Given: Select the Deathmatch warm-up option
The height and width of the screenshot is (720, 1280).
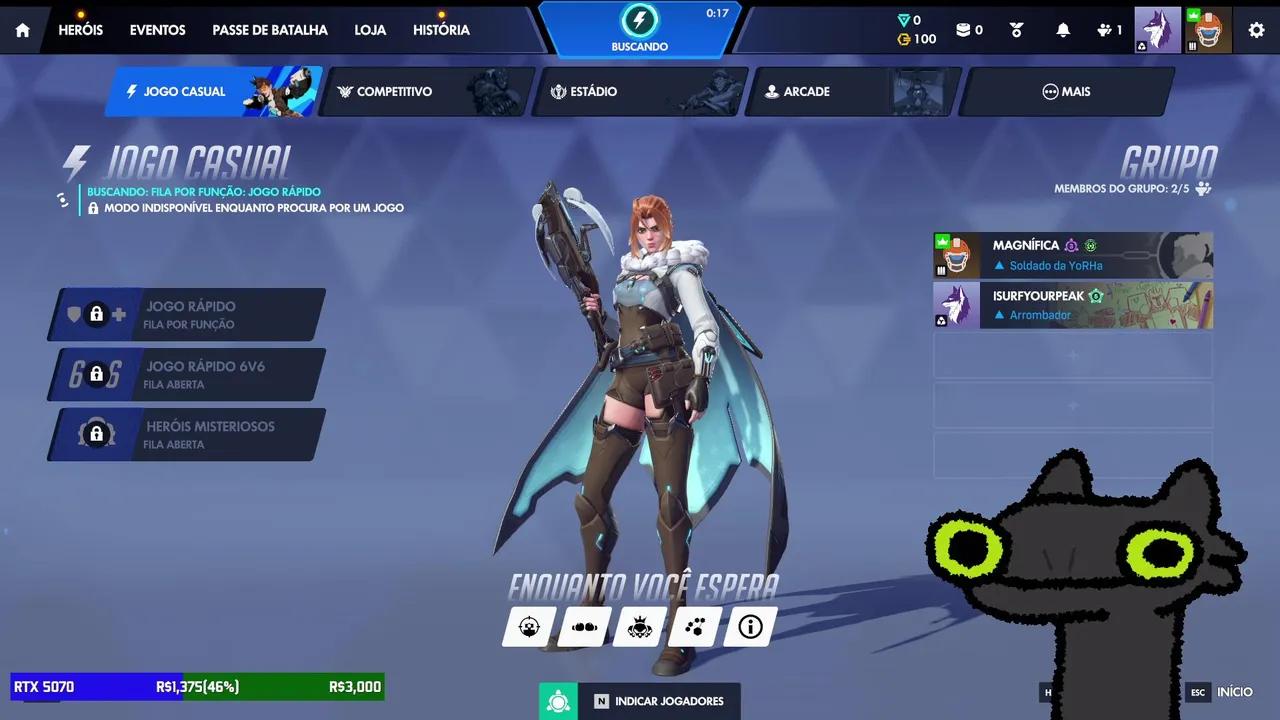Looking at the screenshot, I should tap(584, 626).
